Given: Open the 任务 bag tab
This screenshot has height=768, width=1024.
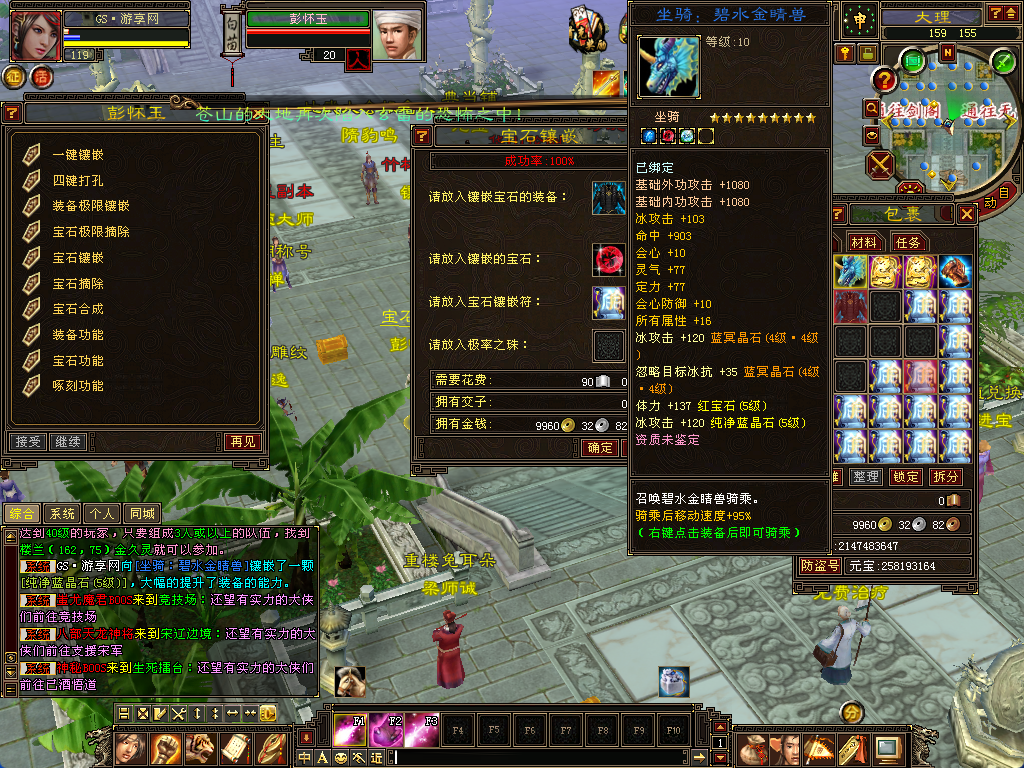Looking at the screenshot, I should tap(907, 242).
